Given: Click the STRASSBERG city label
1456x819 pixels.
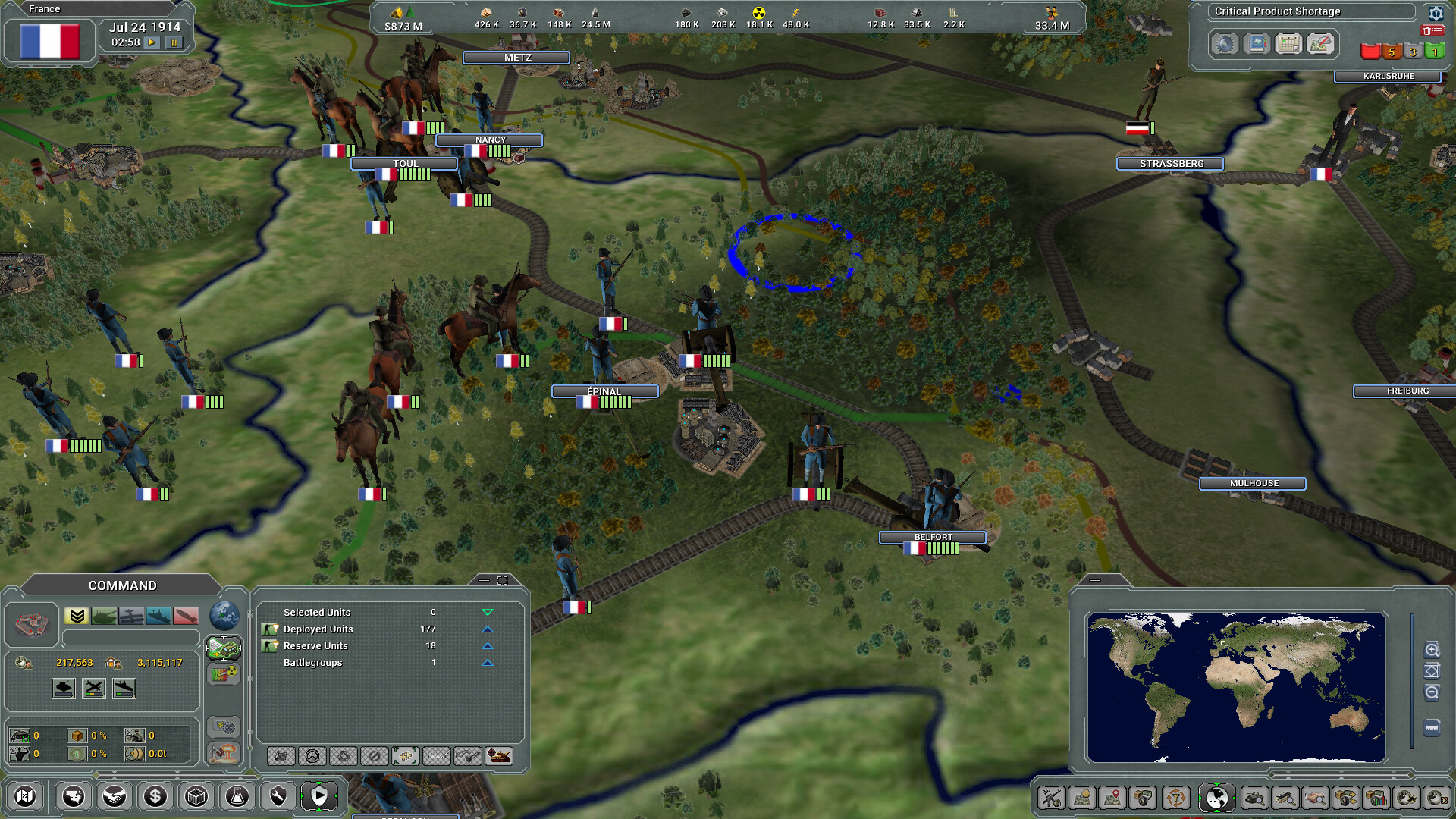Looking at the screenshot, I should pos(1169,163).
